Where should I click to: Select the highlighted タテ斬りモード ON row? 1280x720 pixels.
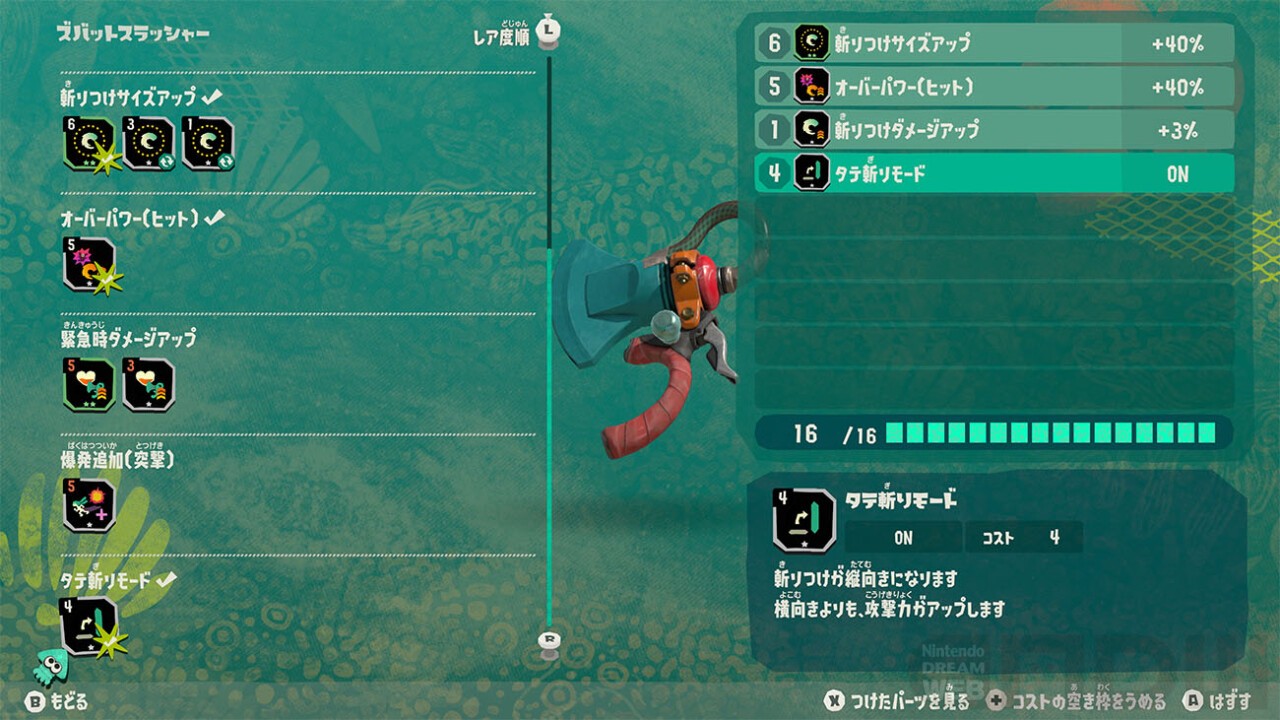click(994, 173)
